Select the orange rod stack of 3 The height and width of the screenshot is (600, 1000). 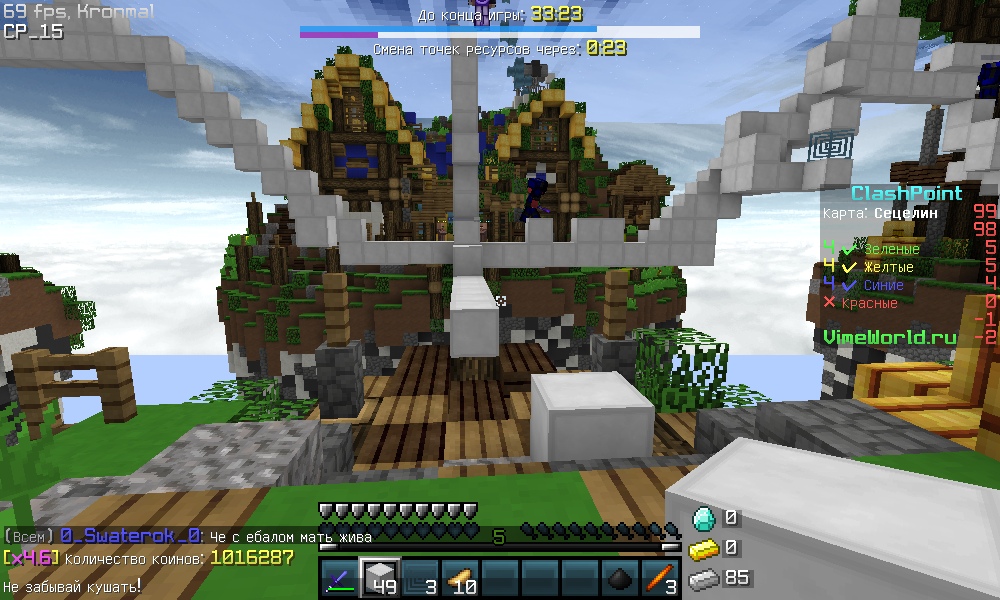coord(660,579)
